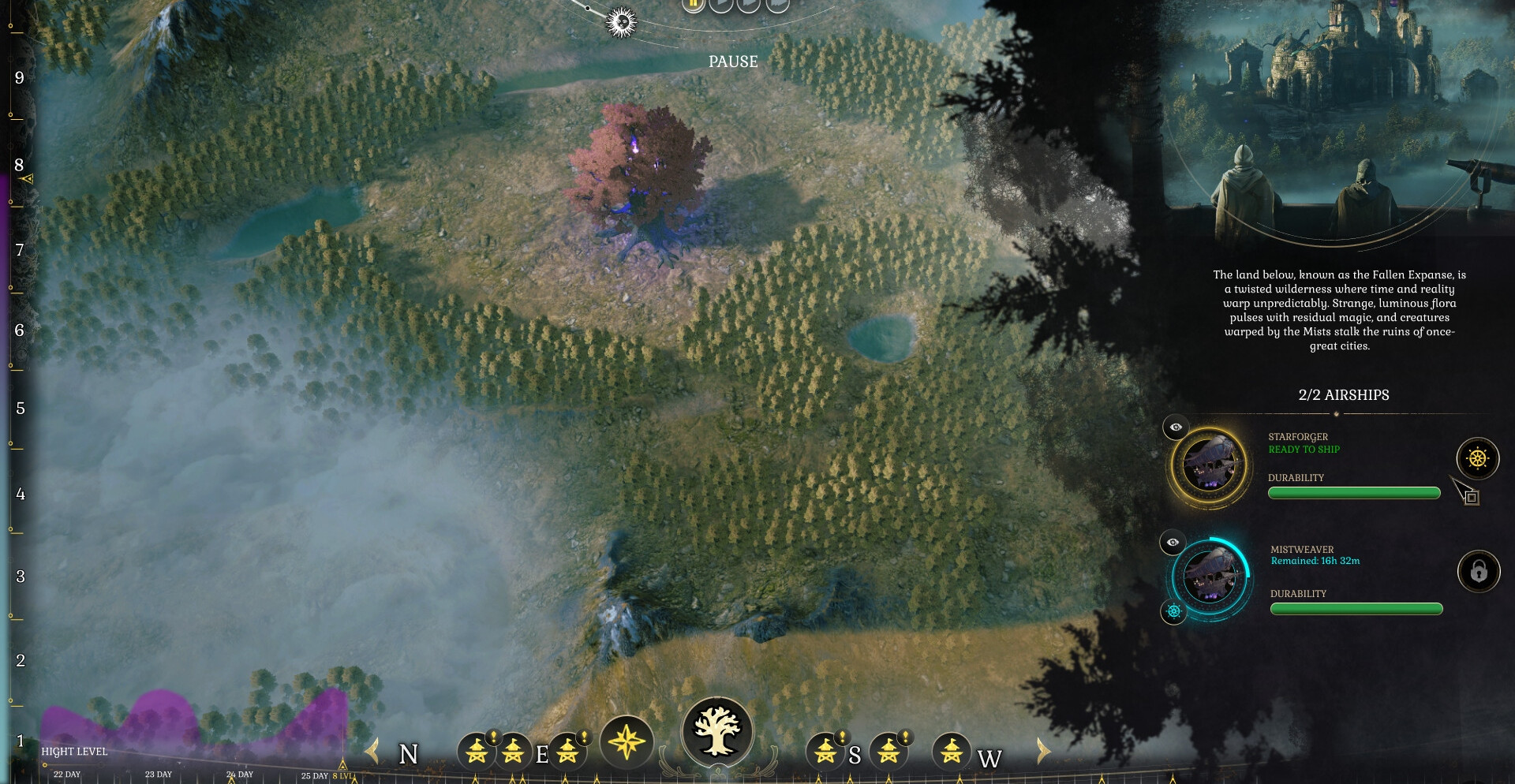This screenshot has width=1515, height=784.
Task: Toggle the eye icon for Starforger
Action: (1176, 427)
